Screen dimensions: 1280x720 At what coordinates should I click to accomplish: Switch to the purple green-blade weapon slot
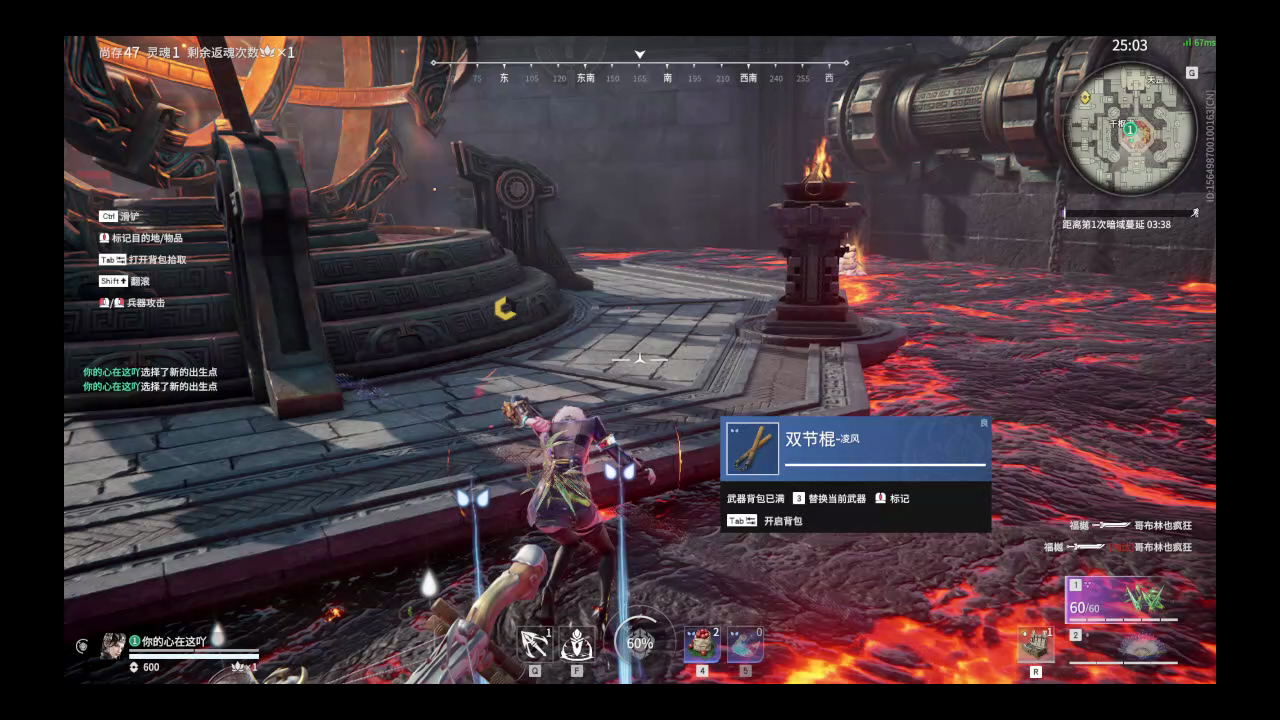coord(1121,599)
